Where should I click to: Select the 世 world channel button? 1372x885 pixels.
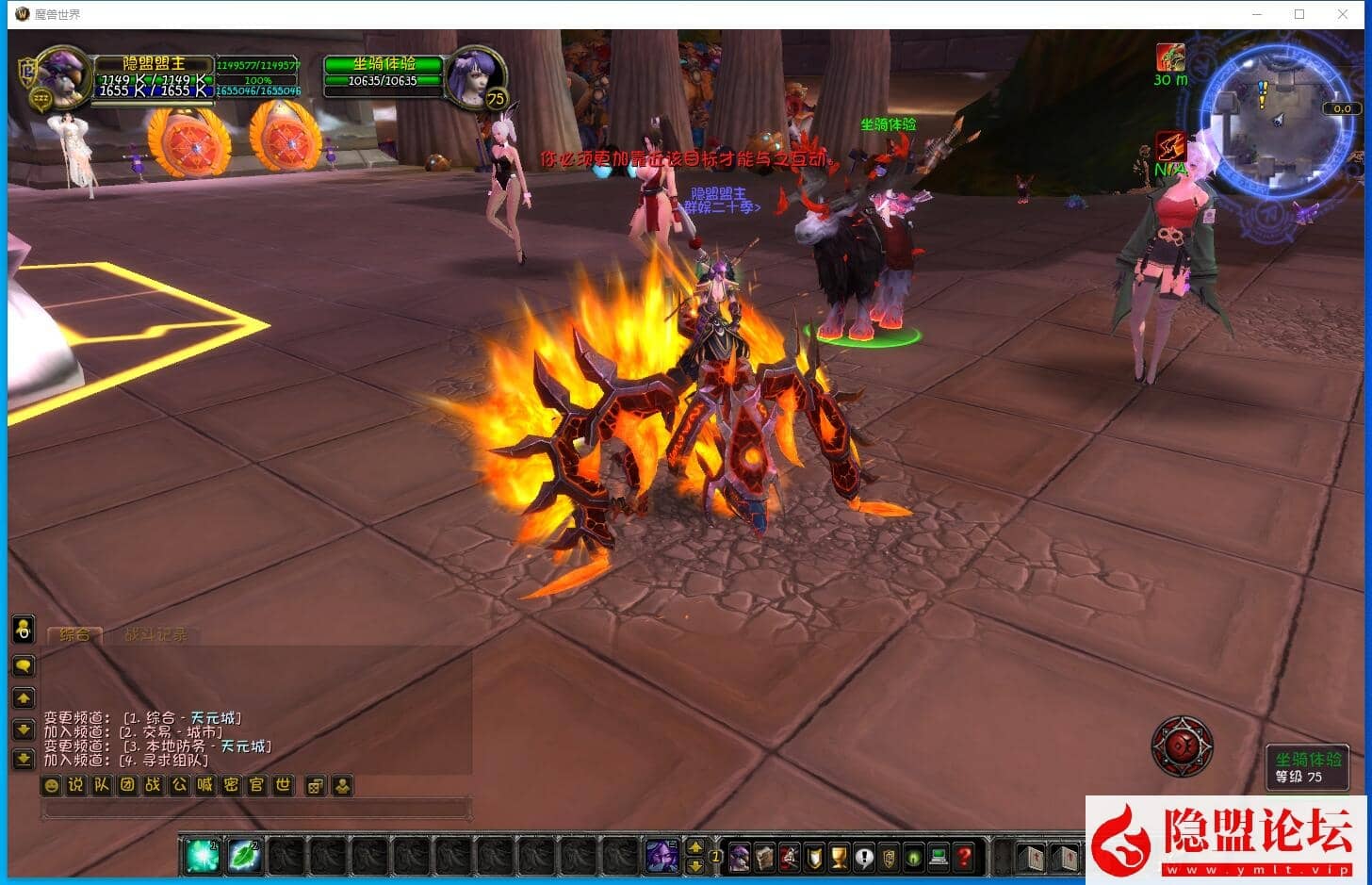pyautogui.click(x=283, y=785)
